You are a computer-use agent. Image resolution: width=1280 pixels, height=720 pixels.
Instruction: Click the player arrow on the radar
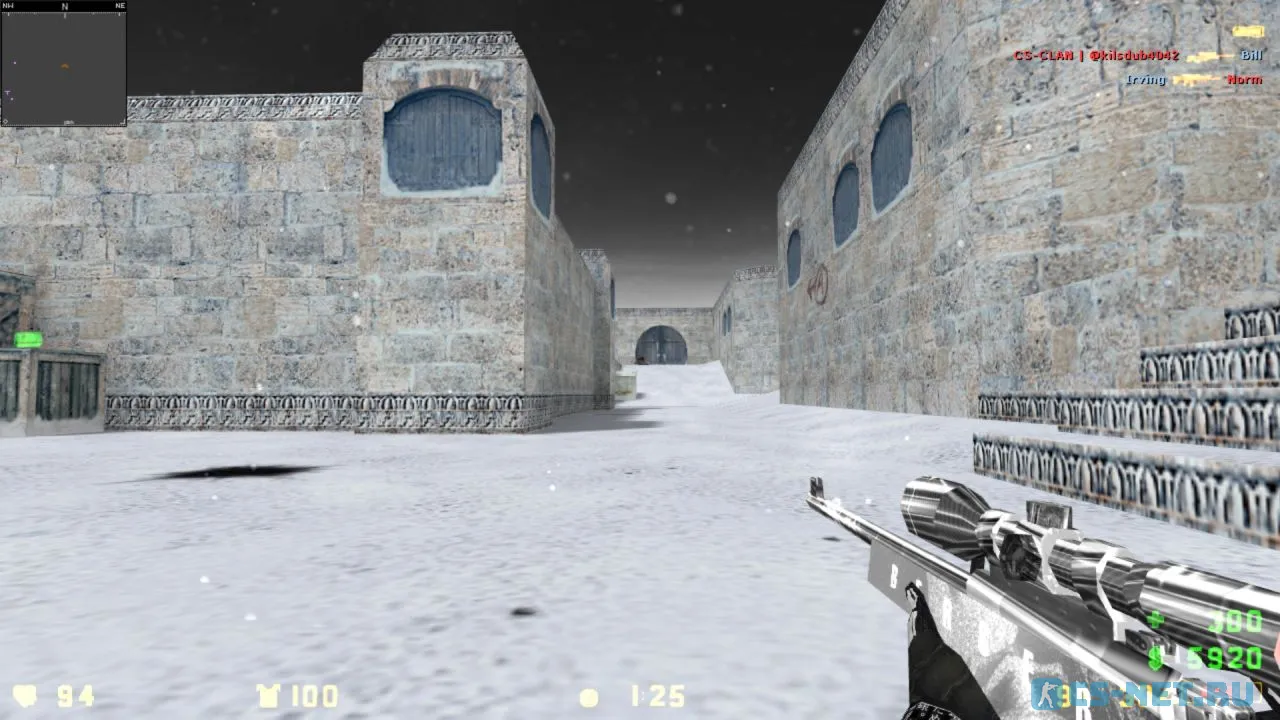point(64,64)
